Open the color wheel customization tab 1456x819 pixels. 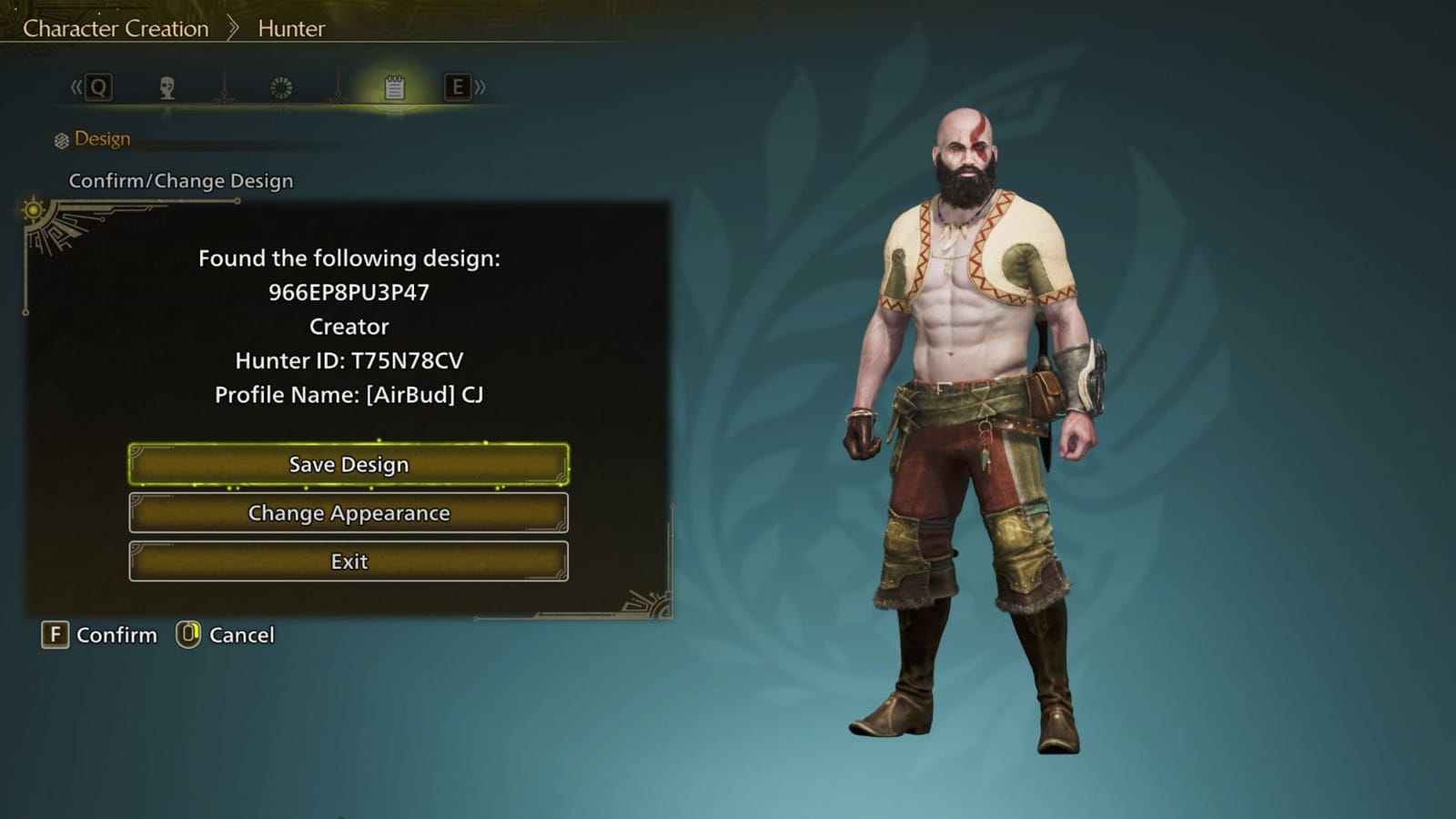282,86
